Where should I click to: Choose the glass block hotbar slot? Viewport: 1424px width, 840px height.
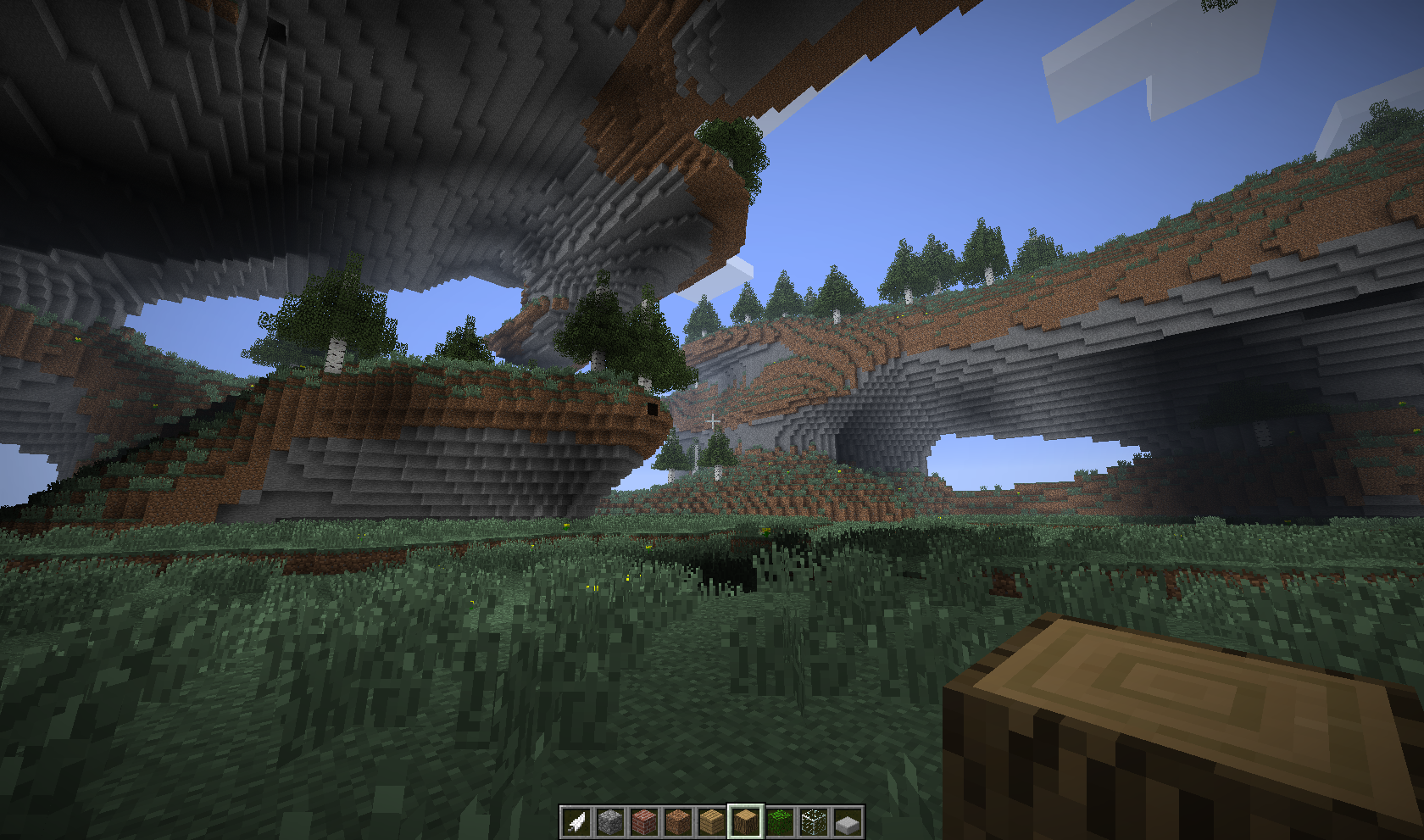[x=814, y=821]
